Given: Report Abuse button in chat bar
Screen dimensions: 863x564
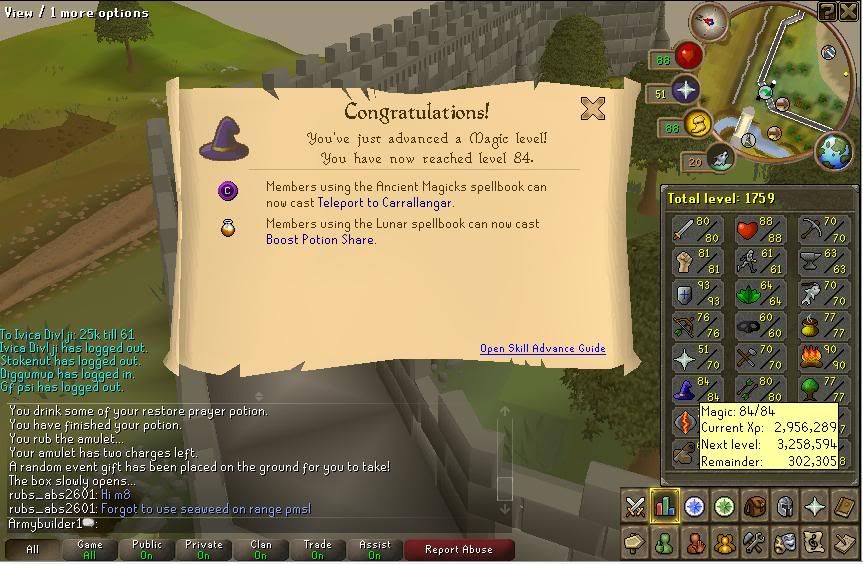Looking at the screenshot, I should click(459, 549).
